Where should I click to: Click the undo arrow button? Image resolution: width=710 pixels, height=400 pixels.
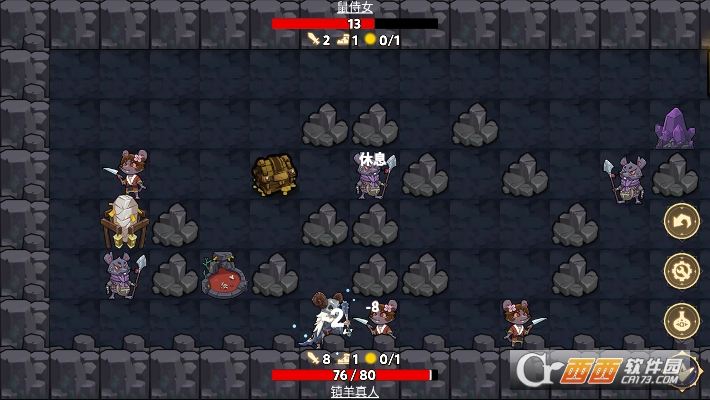[681, 221]
